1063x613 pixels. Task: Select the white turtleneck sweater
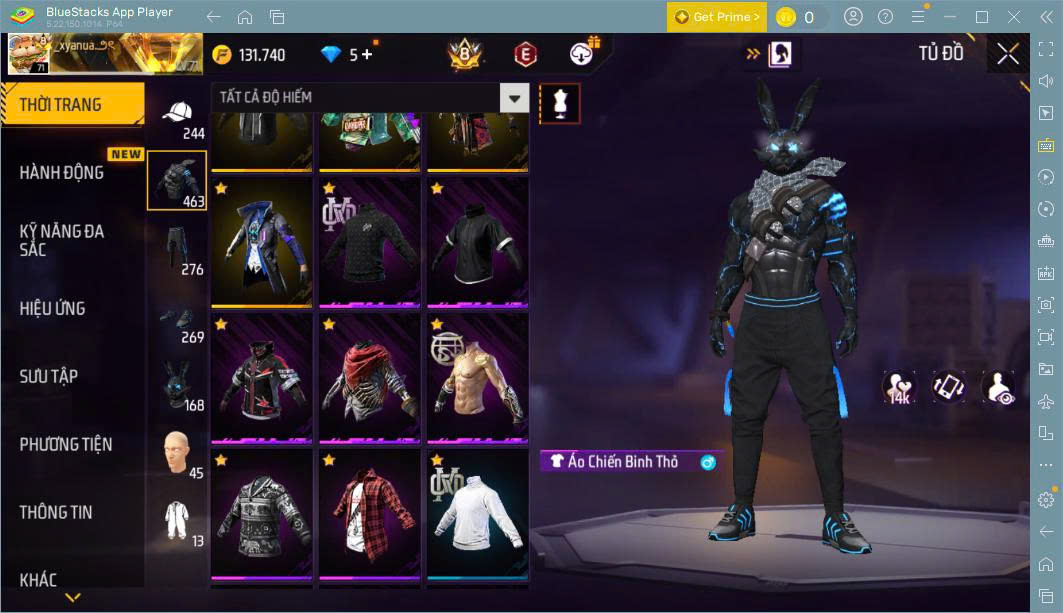pyautogui.click(x=478, y=512)
